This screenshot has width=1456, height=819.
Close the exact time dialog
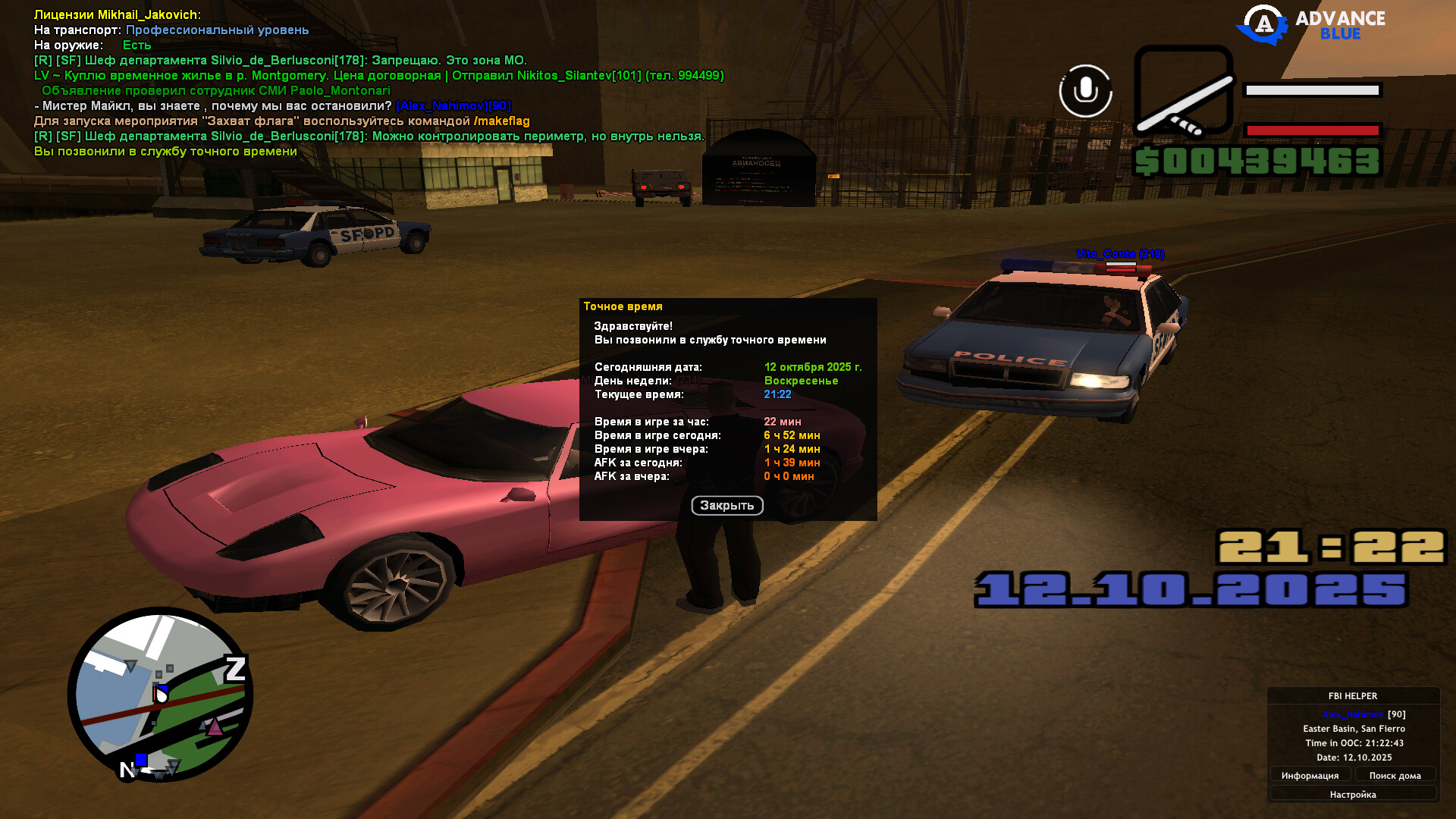(726, 506)
